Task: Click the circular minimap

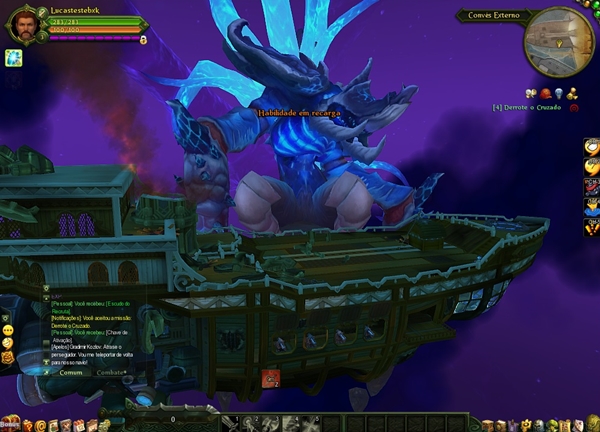Action: tap(558, 40)
